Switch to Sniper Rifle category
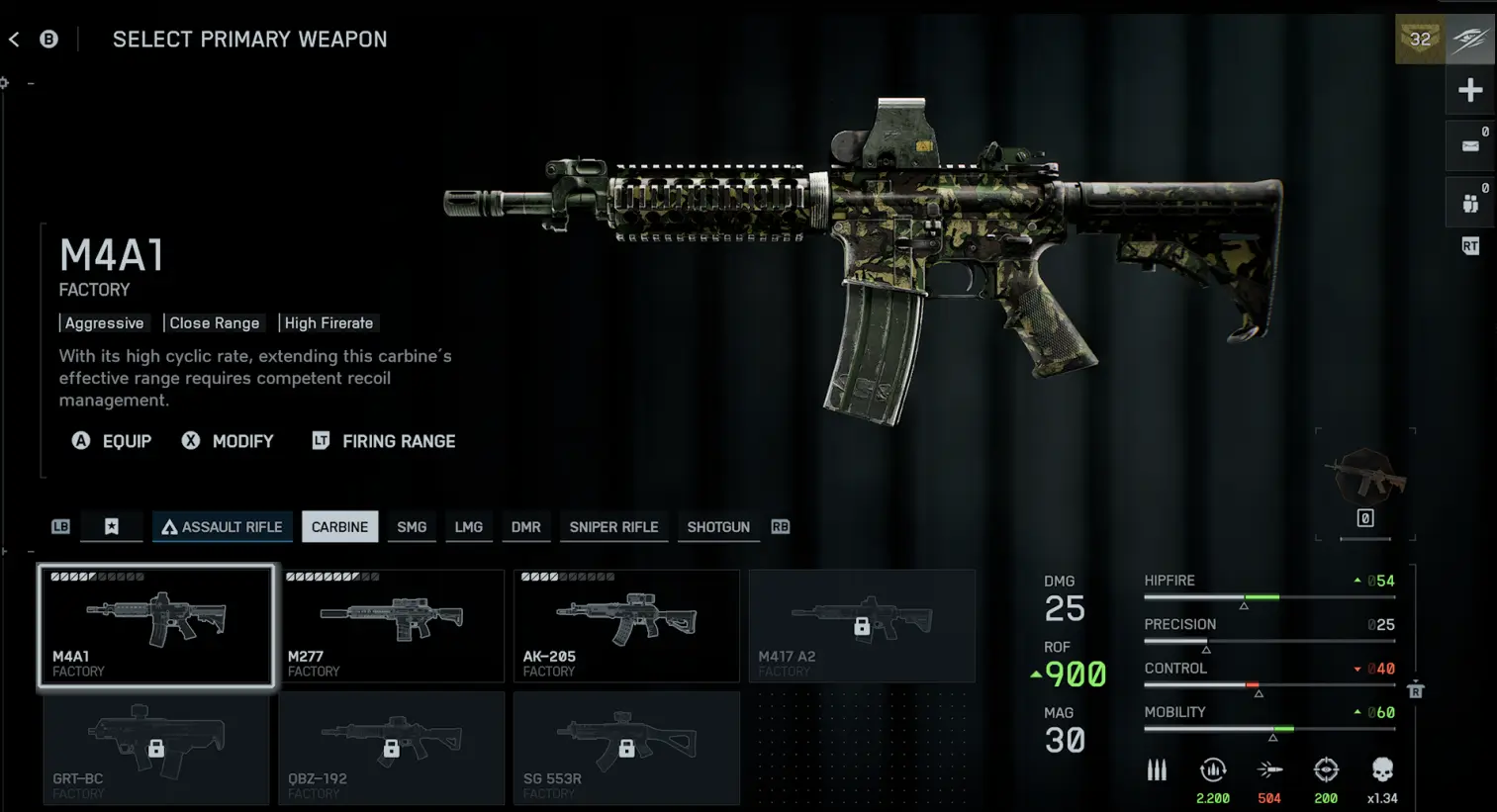Viewport: 1497px width, 812px height. coord(613,527)
